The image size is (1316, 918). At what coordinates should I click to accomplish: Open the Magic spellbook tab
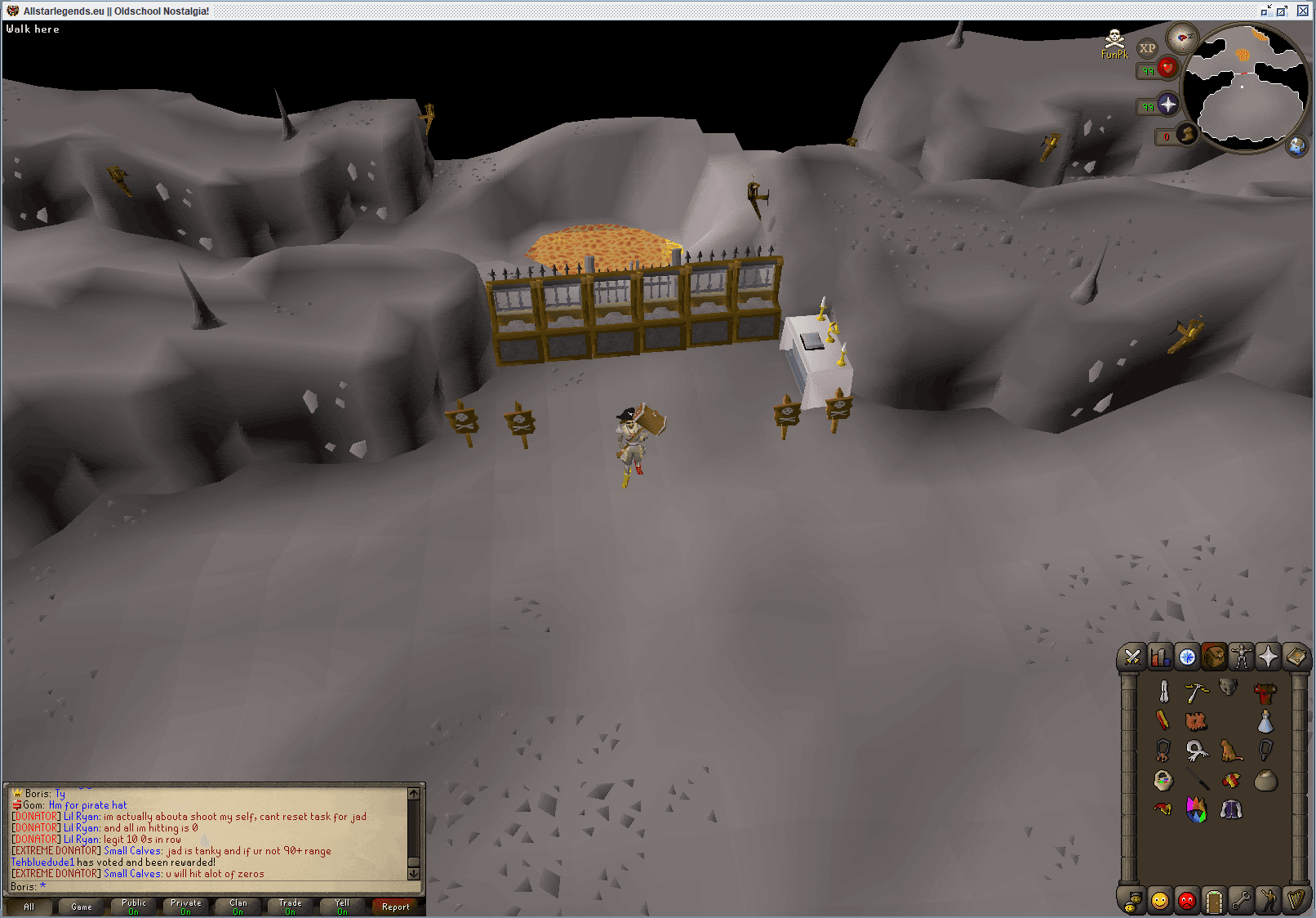1296,657
